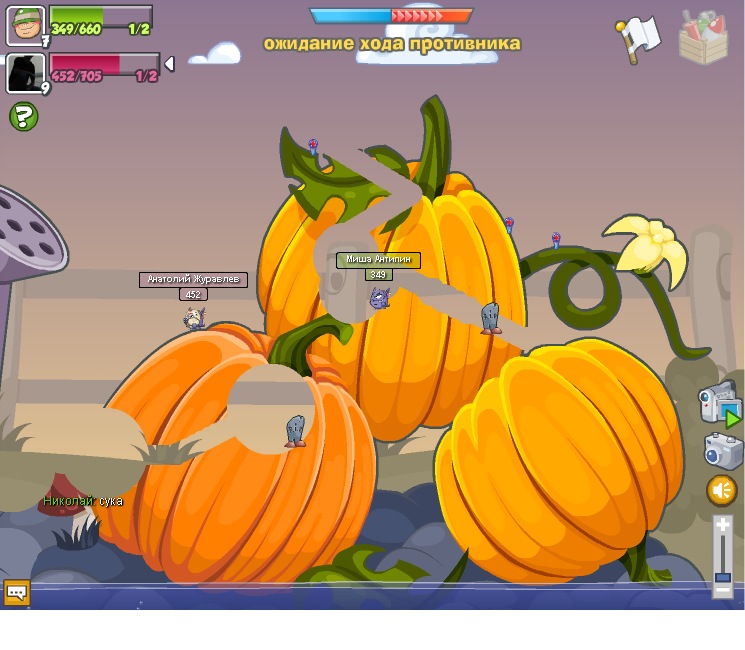Viewport: 745px width, 650px height.
Task: Open the green question mark help
Action: 24,117
